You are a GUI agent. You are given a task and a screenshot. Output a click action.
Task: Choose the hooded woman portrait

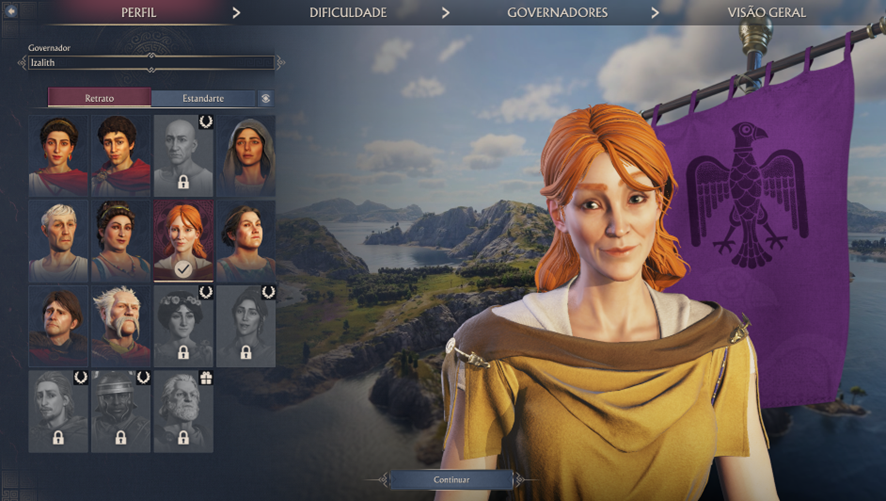pyautogui.click(x=246, y=155)
